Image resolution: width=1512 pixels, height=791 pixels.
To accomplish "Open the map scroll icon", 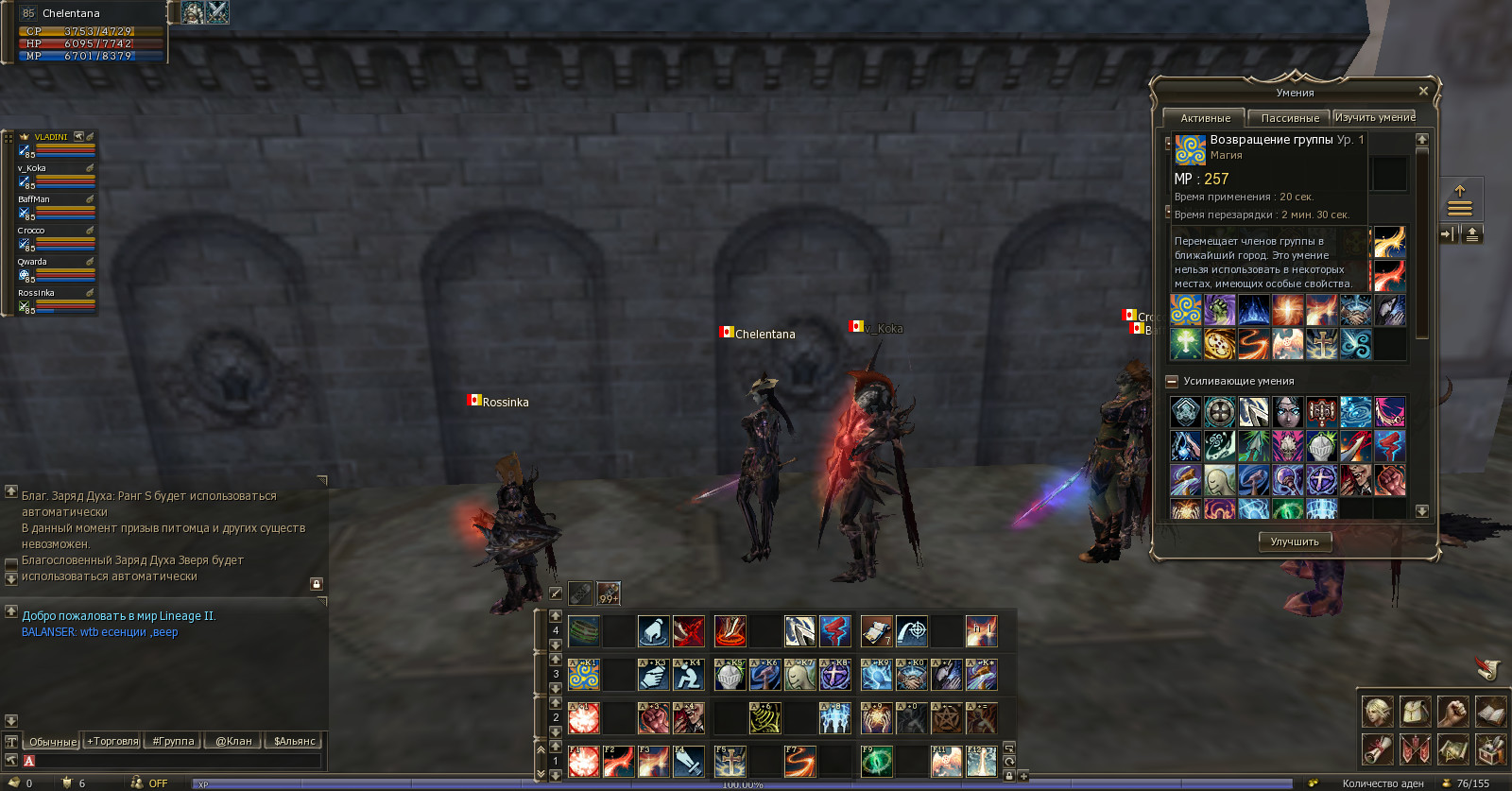I will coord(1452,749).
